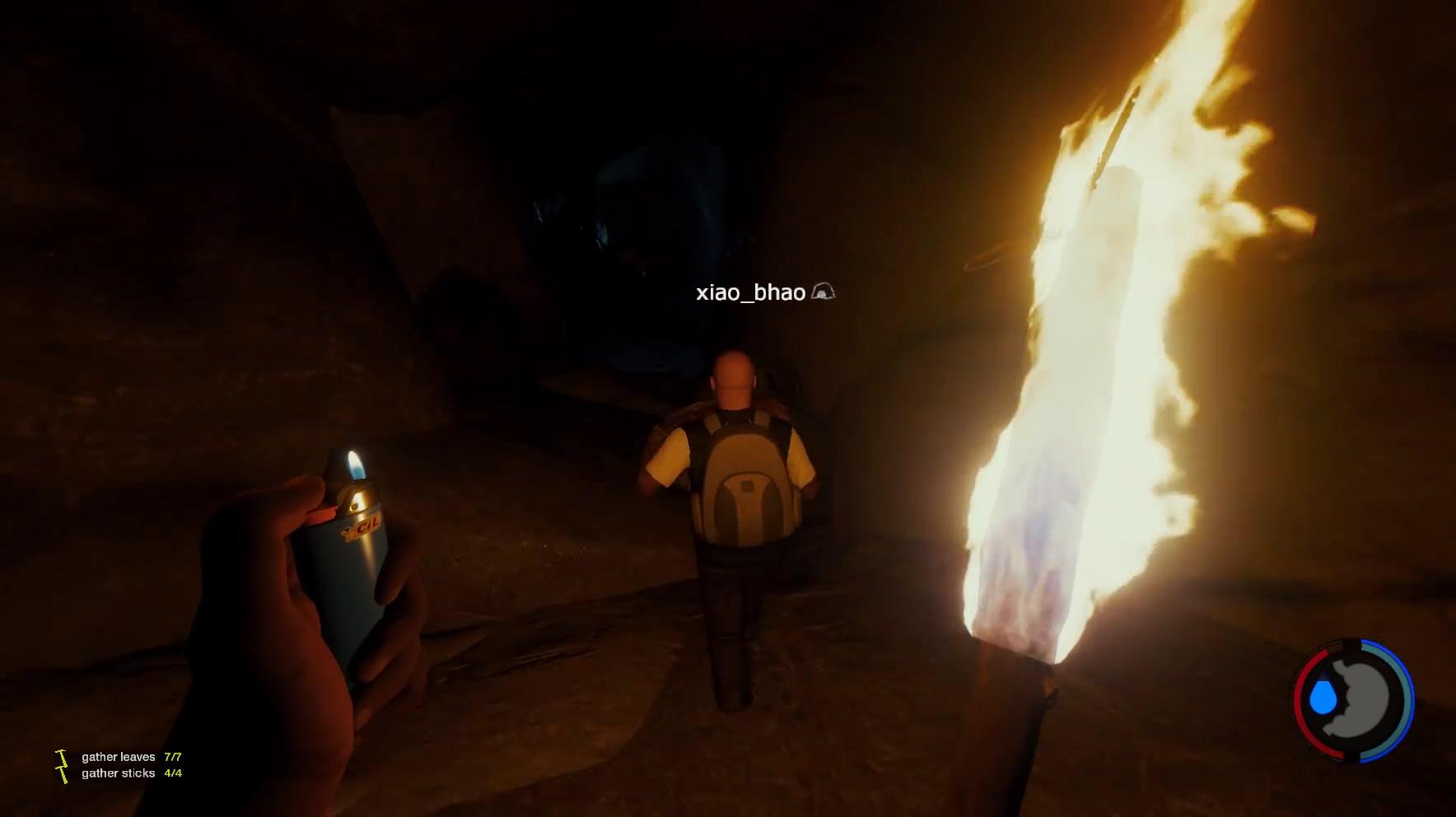
Task: Click the 7/7 leaves progress counter
Action: (173, 757)
